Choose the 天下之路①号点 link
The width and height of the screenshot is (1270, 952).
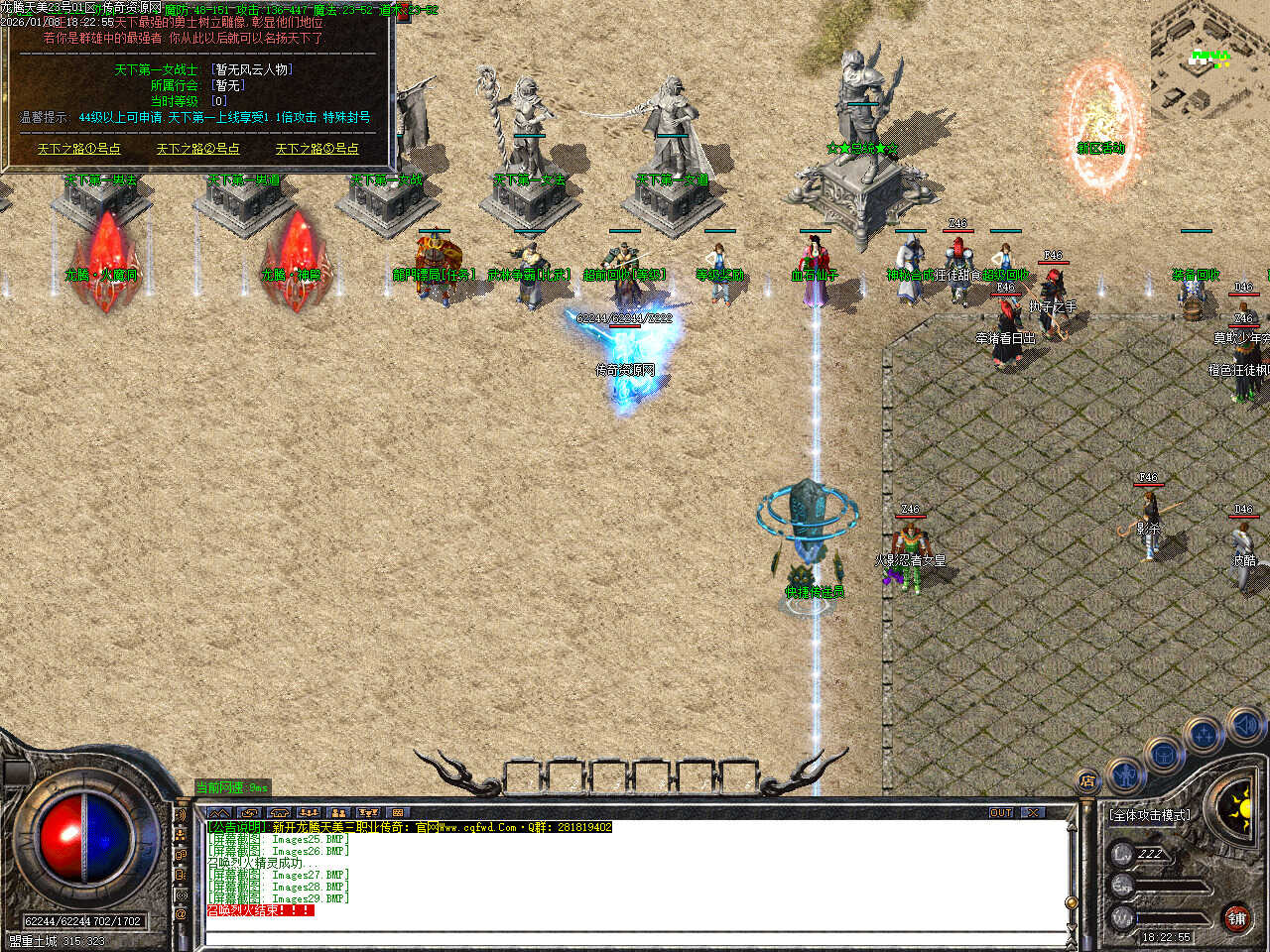(79, 149)
